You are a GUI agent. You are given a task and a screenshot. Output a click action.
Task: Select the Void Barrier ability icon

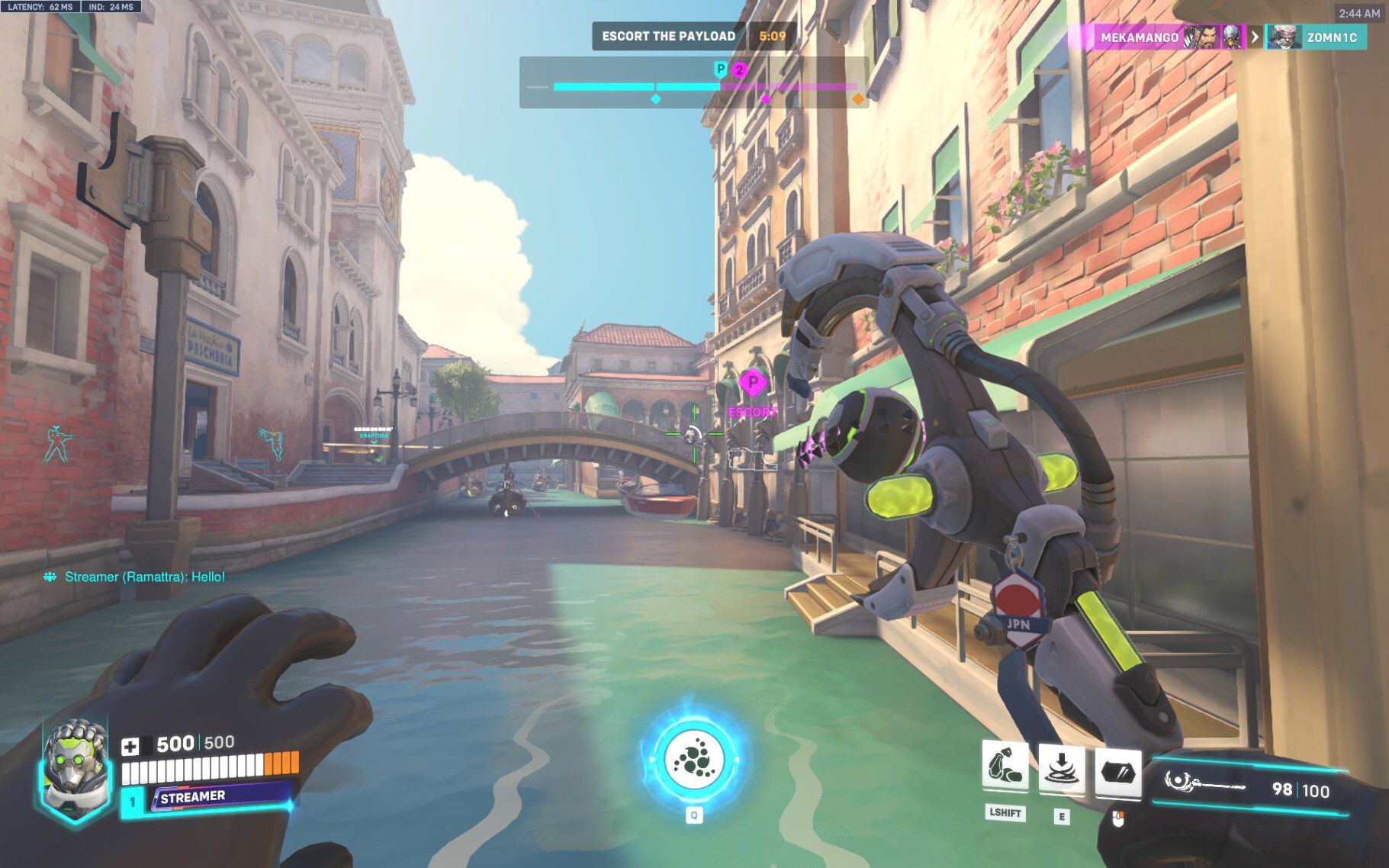1117,773
